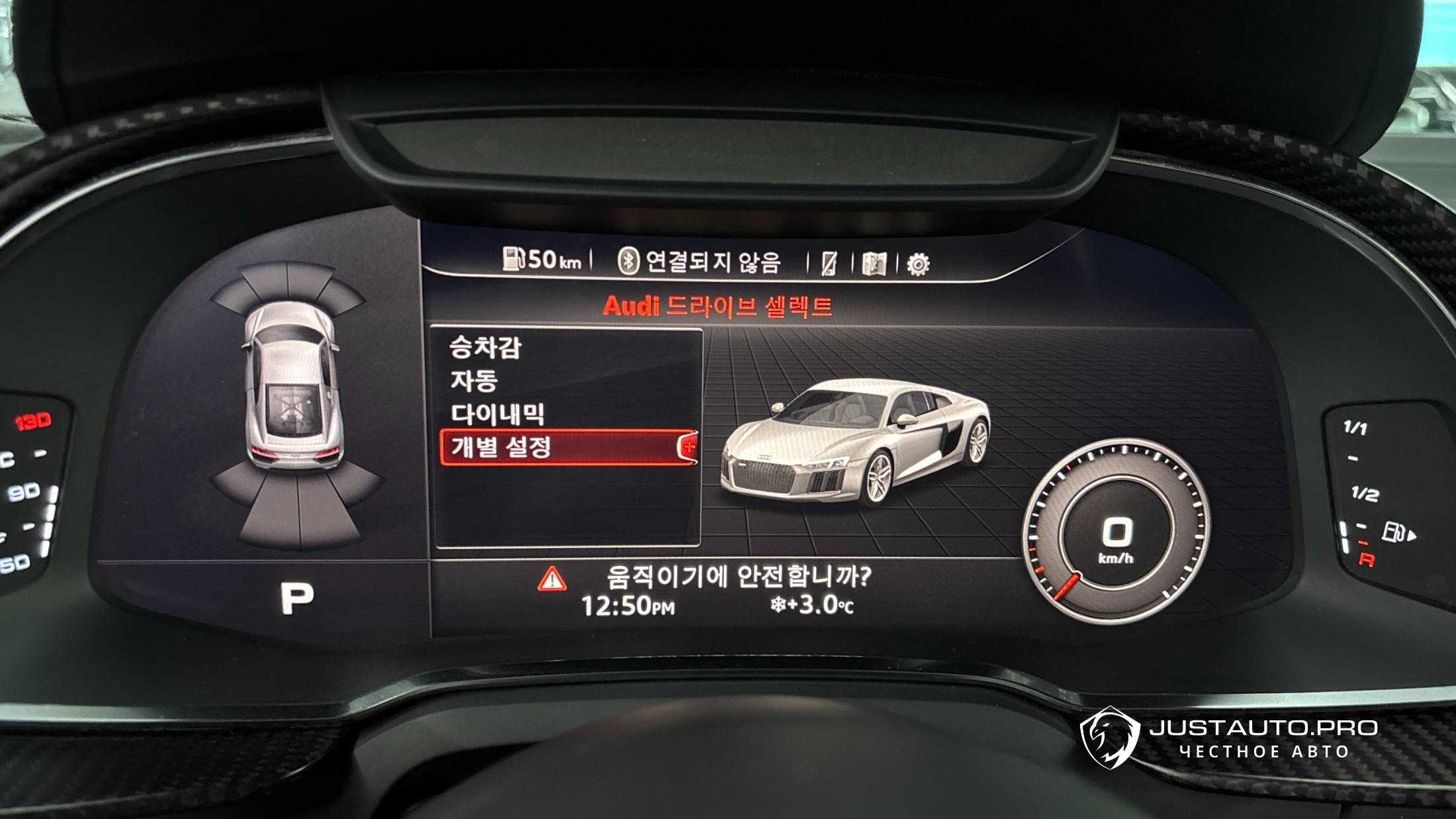Viewport: 1456px width, 819px height.
Task: Open the highlighted 개별 설정 entry
Action: point(502,447)
